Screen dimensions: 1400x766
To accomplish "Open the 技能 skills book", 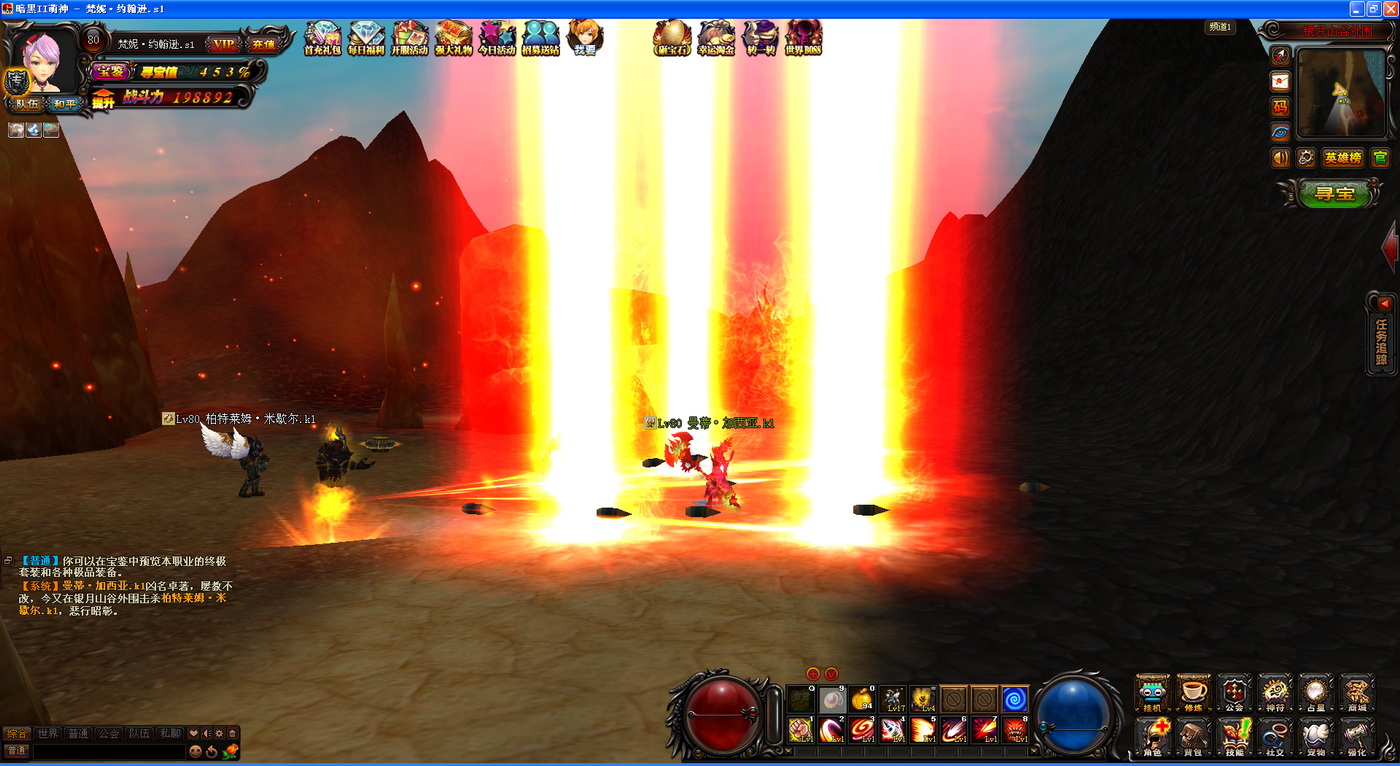I will click(1234, 737).
